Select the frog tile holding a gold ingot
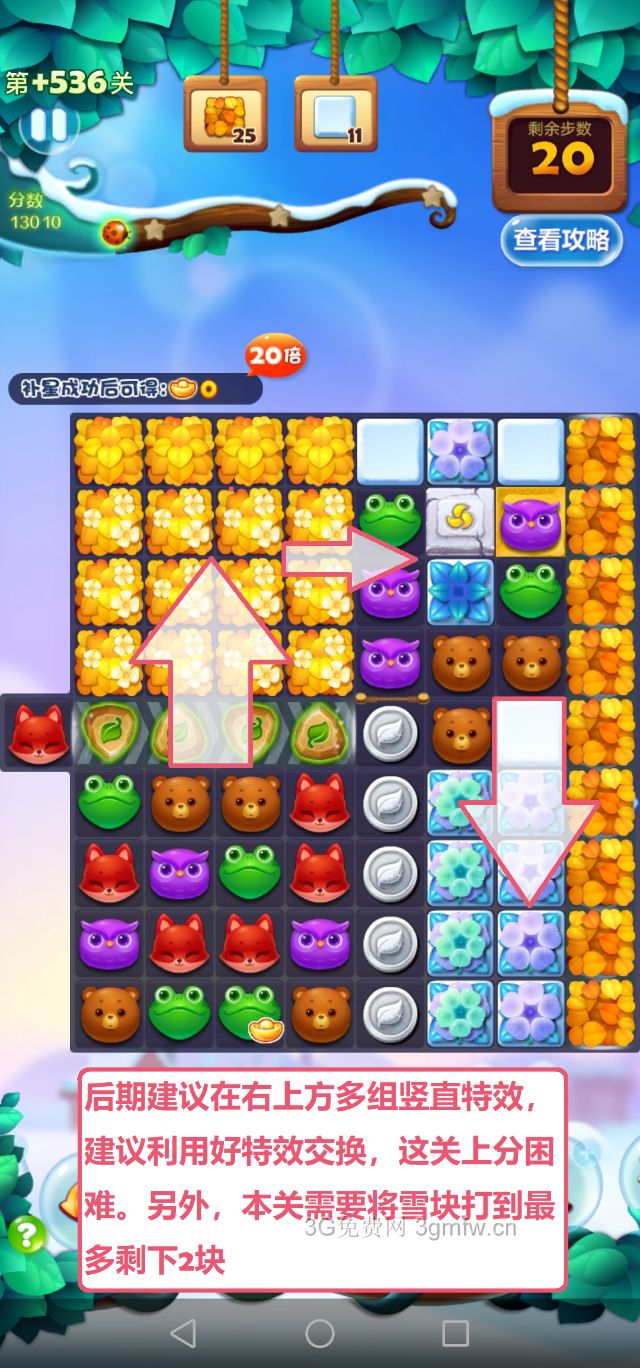 click(250, 1013)
